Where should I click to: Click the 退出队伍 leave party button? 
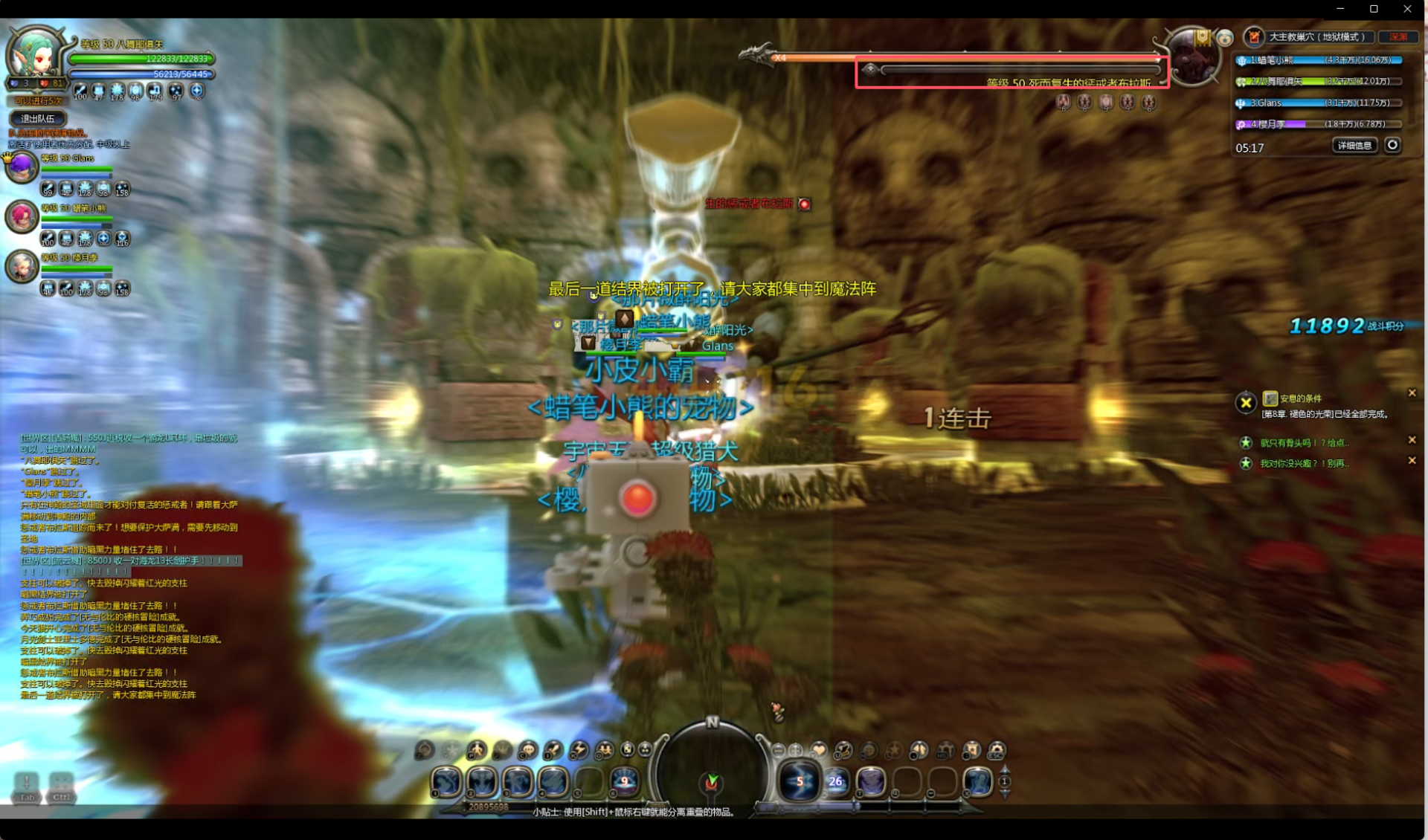point(38,118)
